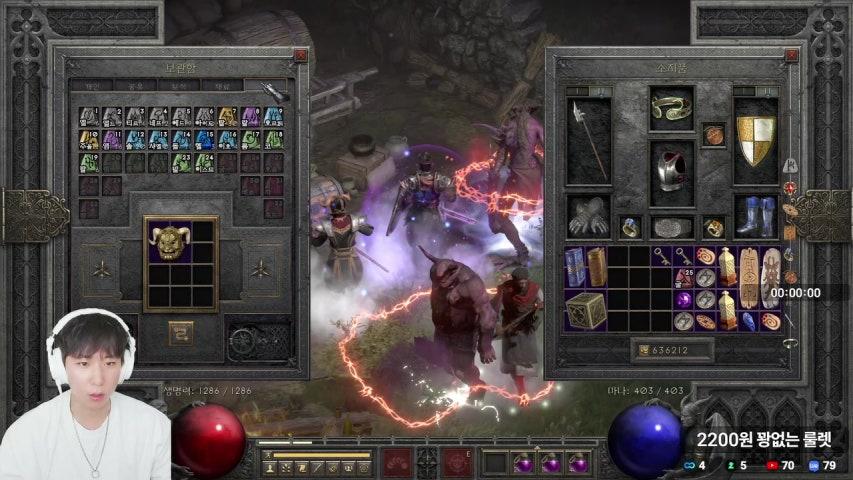The width and height of the screenshot is (853, 480).
Task: Select the equipped spear weapon slot
Action: coord(588,140)
